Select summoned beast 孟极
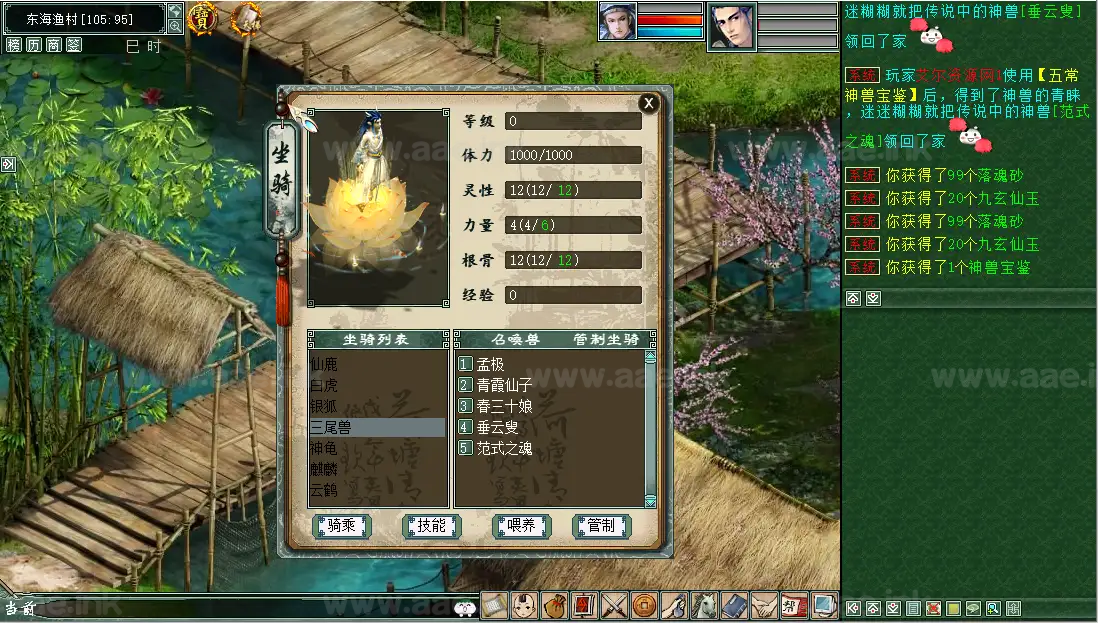The image size is (1098, 623). point(491,364)
